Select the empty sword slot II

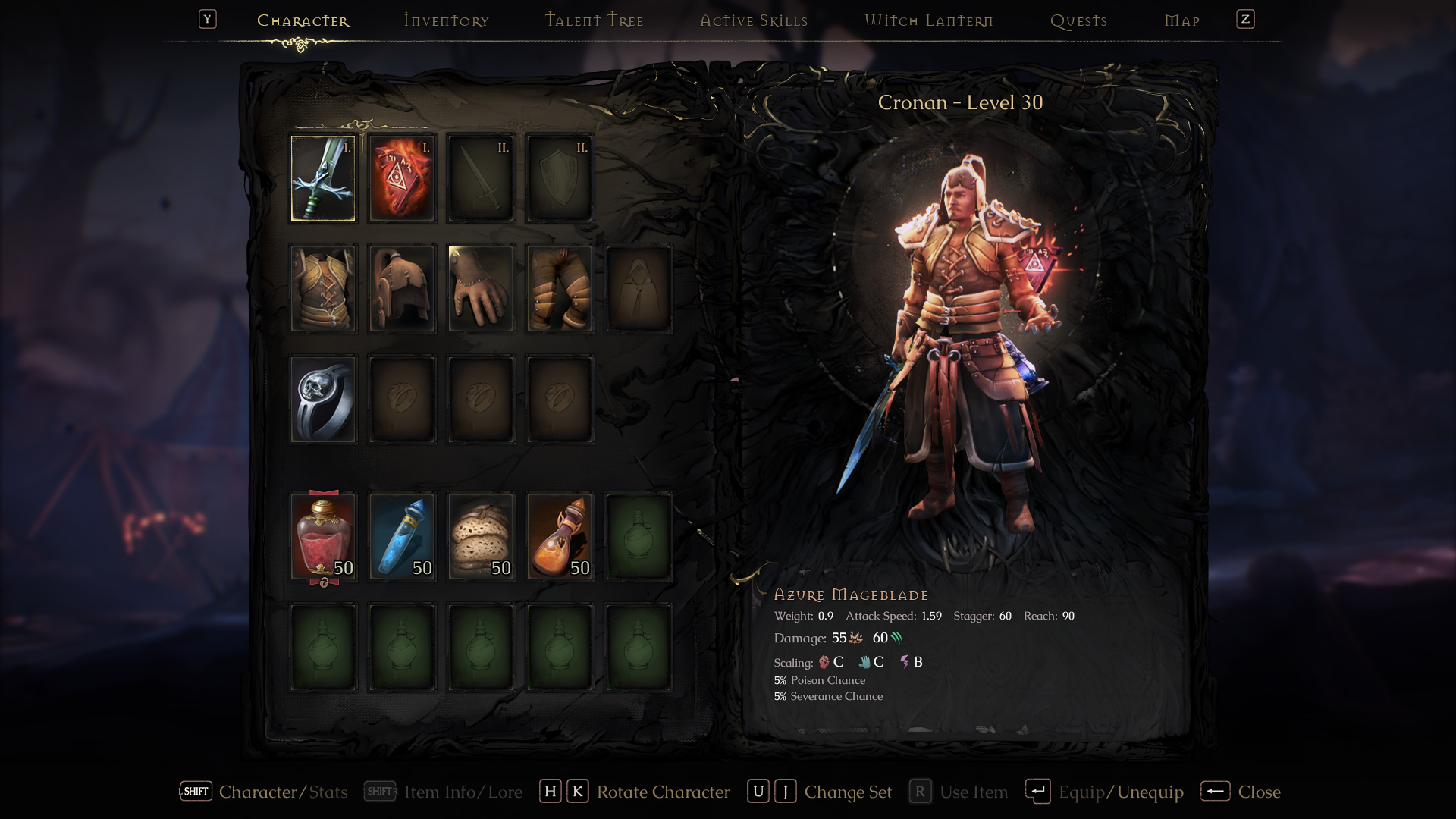coord(481,177)
